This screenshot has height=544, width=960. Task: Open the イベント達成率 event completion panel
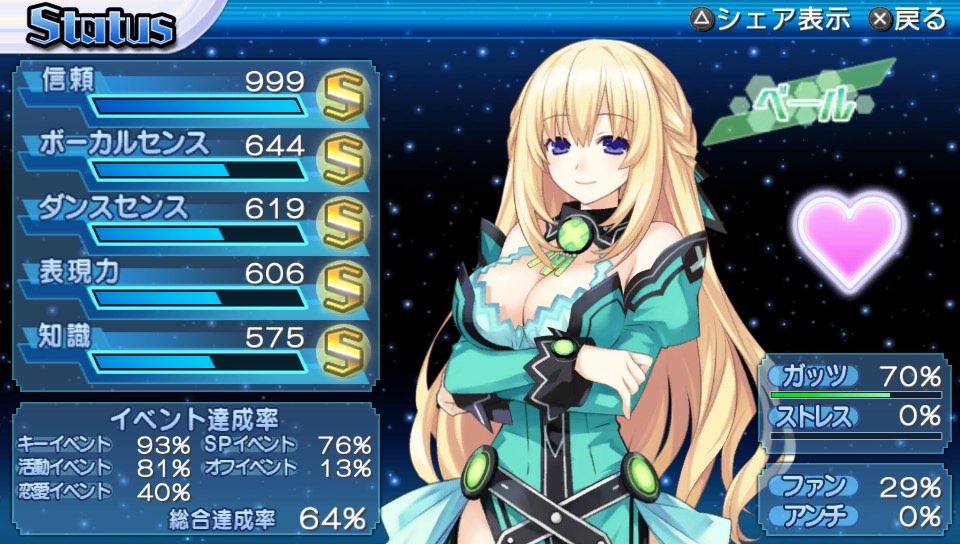pos(195,466)
